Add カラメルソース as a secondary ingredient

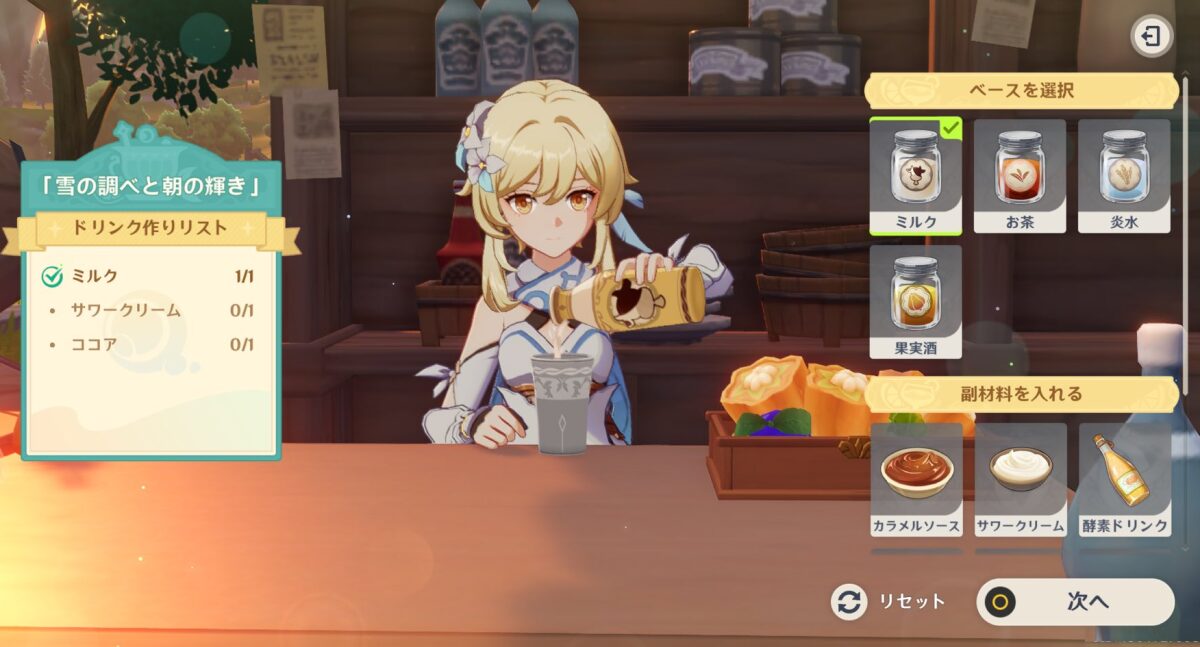pyautogui.click(x=916, y=478)
